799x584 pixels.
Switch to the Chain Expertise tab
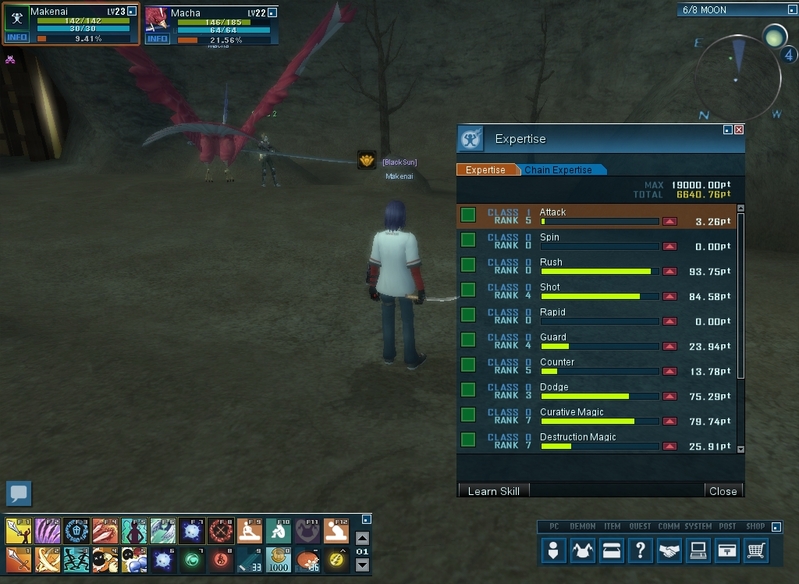558,170
